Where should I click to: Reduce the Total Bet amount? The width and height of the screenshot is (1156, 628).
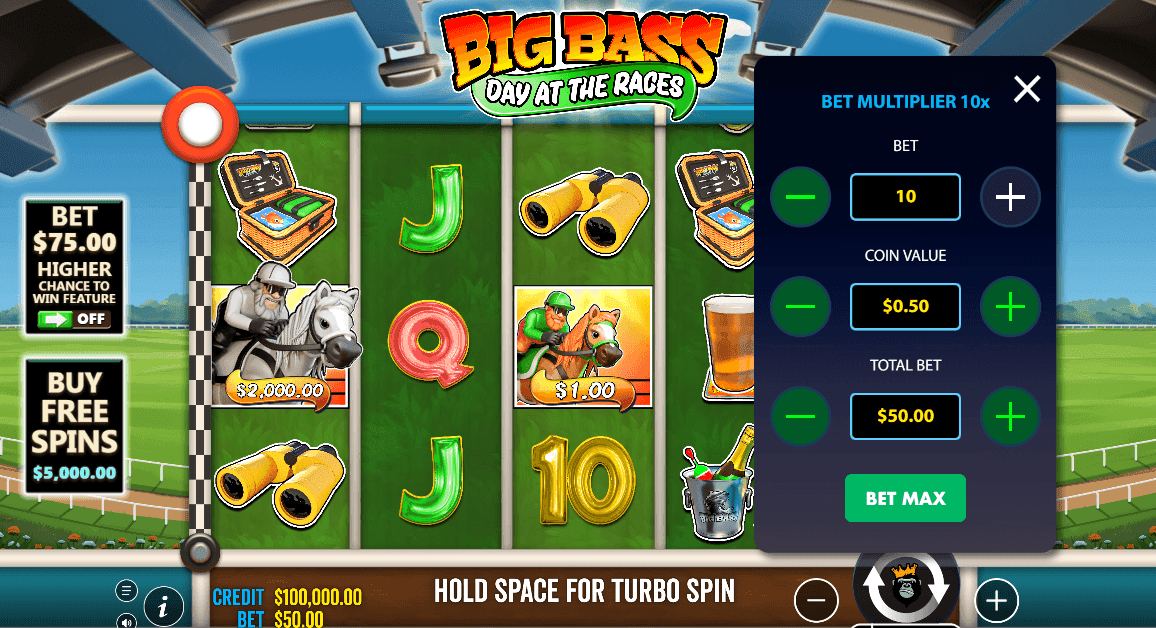pos(800,417)
